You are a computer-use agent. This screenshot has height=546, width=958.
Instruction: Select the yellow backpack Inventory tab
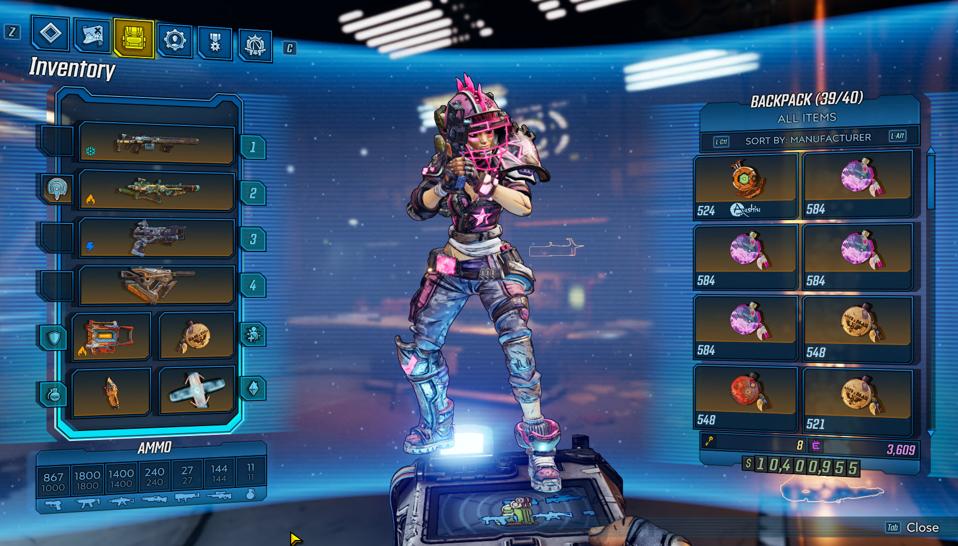pos(134,38)
